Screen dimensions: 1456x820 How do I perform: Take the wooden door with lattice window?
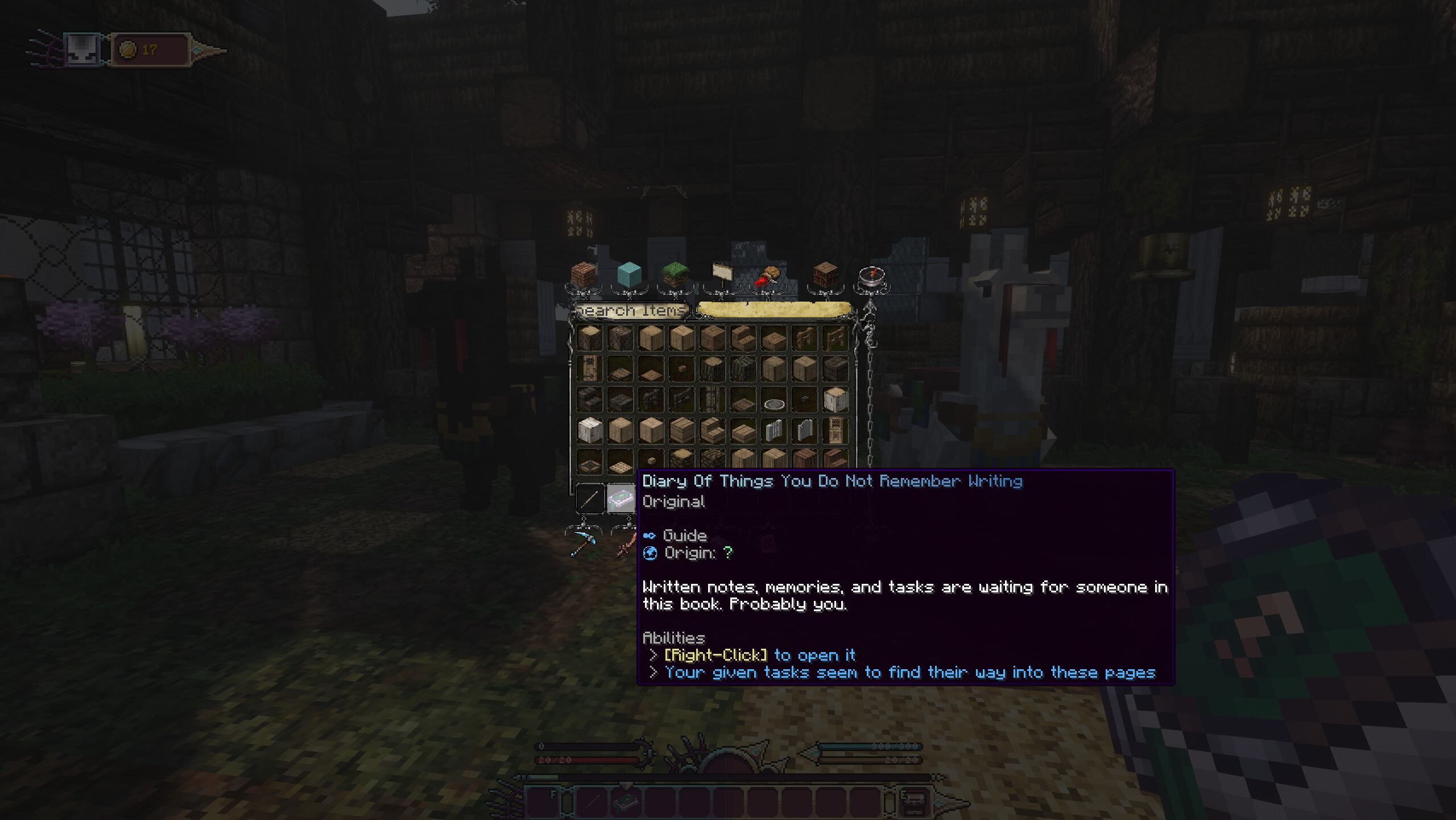(x=835, y=430)
